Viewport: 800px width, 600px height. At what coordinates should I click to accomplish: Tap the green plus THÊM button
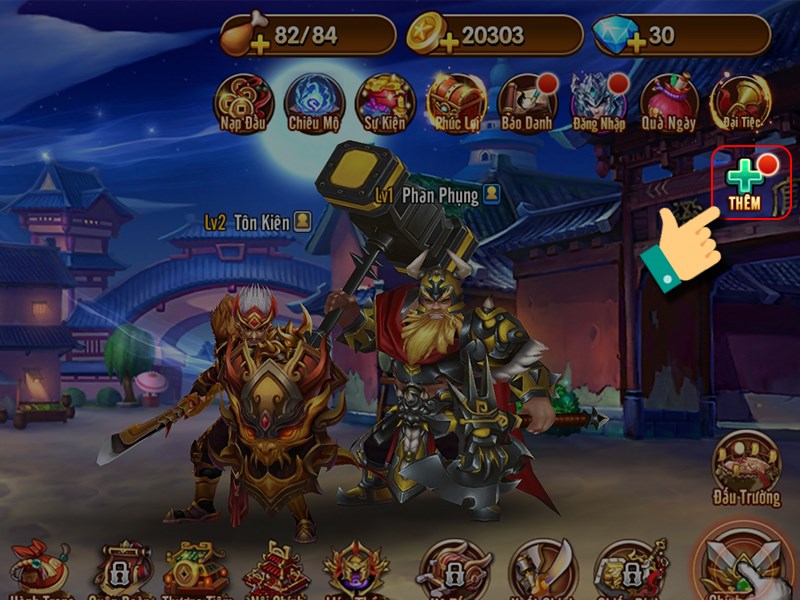coord(750,183)
